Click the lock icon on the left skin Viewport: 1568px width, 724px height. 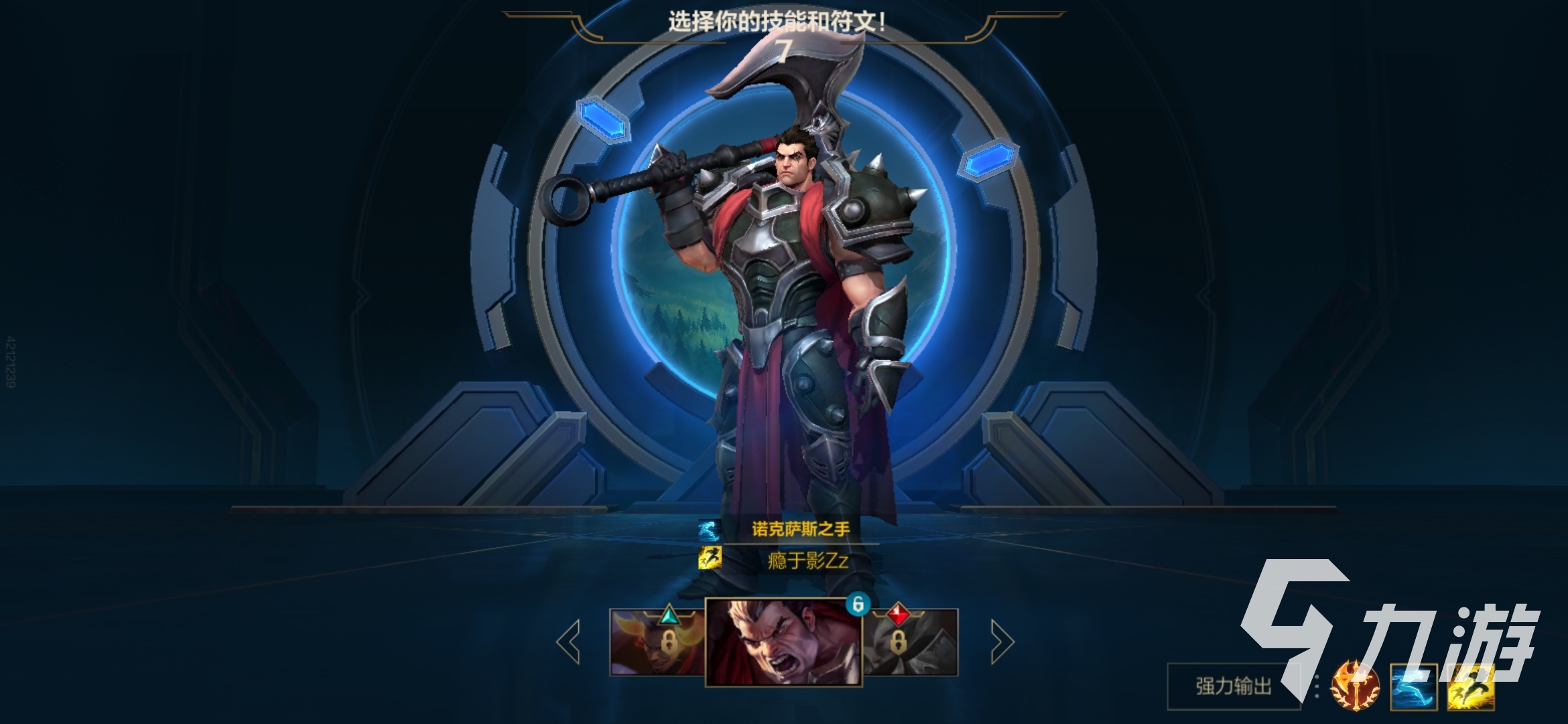tap(669, 642)
